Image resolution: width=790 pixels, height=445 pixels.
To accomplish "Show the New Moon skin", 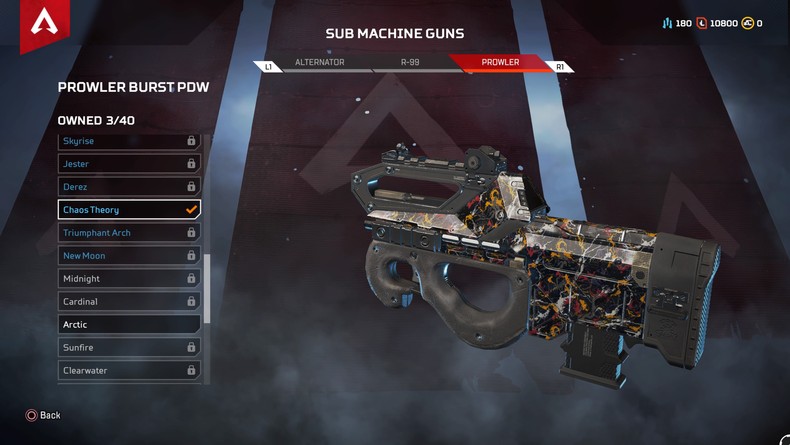I will click(129, 256).
